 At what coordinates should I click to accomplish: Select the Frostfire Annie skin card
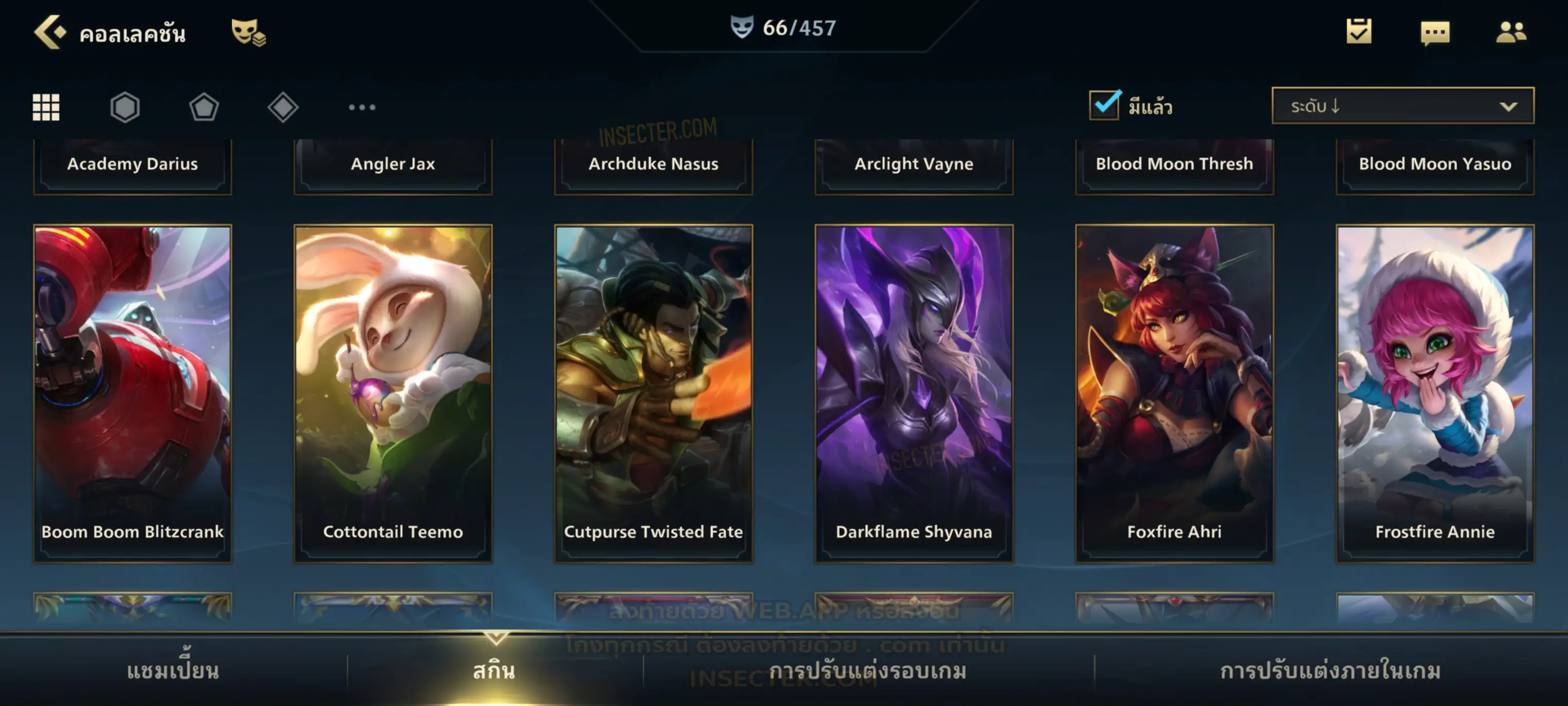click(x=1435, y=393)
